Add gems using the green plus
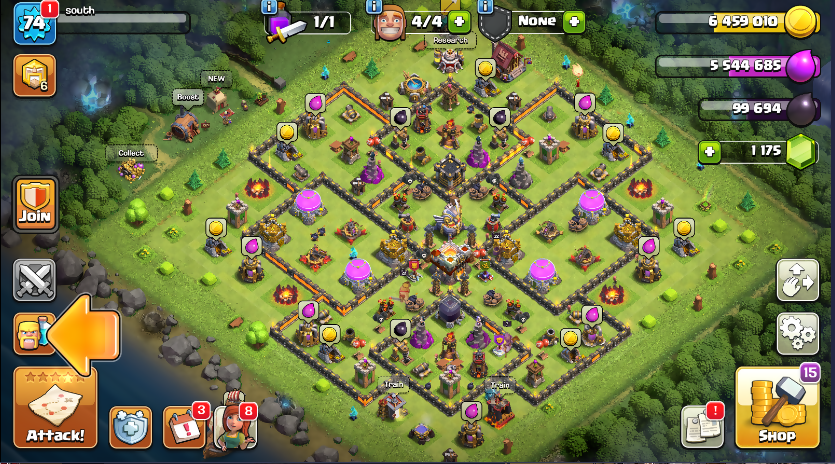 pos(710,152)
